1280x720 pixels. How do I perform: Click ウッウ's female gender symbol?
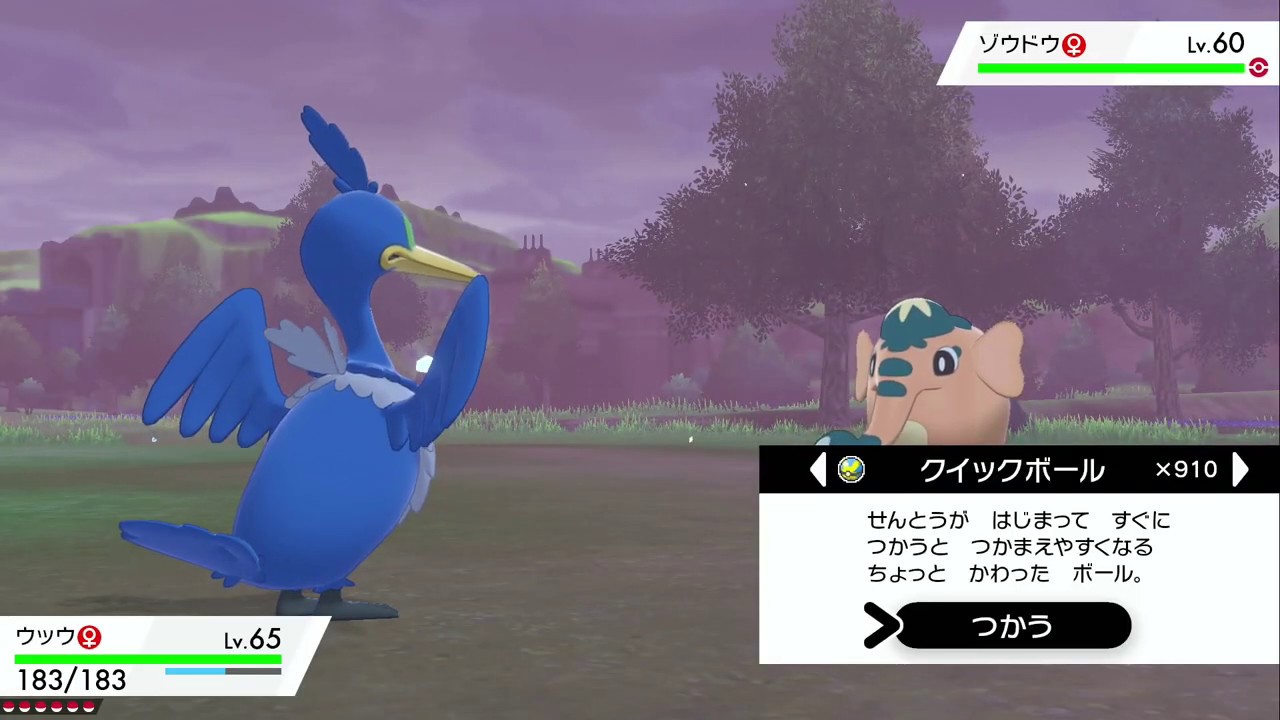pyautogui.click(x=89, y=637)
